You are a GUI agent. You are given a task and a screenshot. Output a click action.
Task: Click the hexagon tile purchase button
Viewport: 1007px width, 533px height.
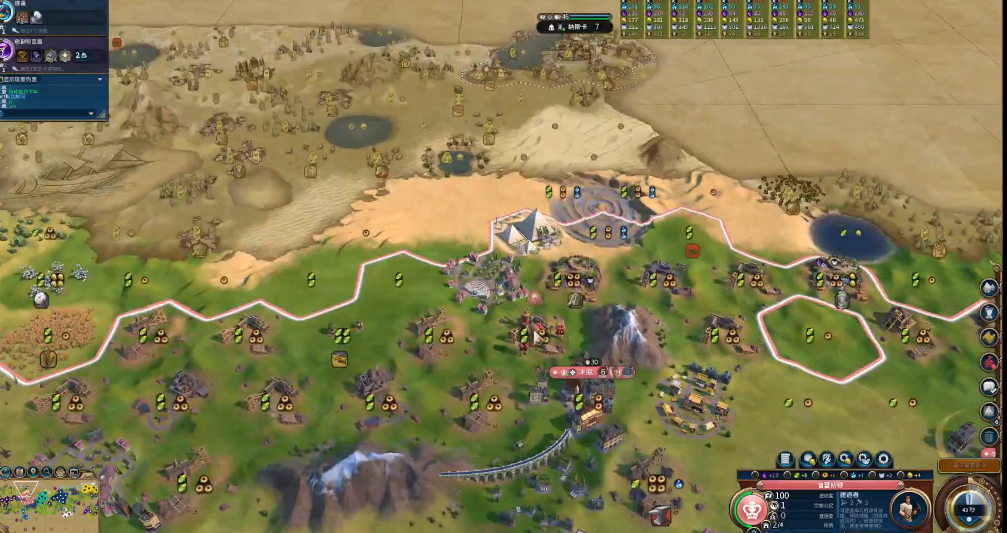click(x=809, y=459)
